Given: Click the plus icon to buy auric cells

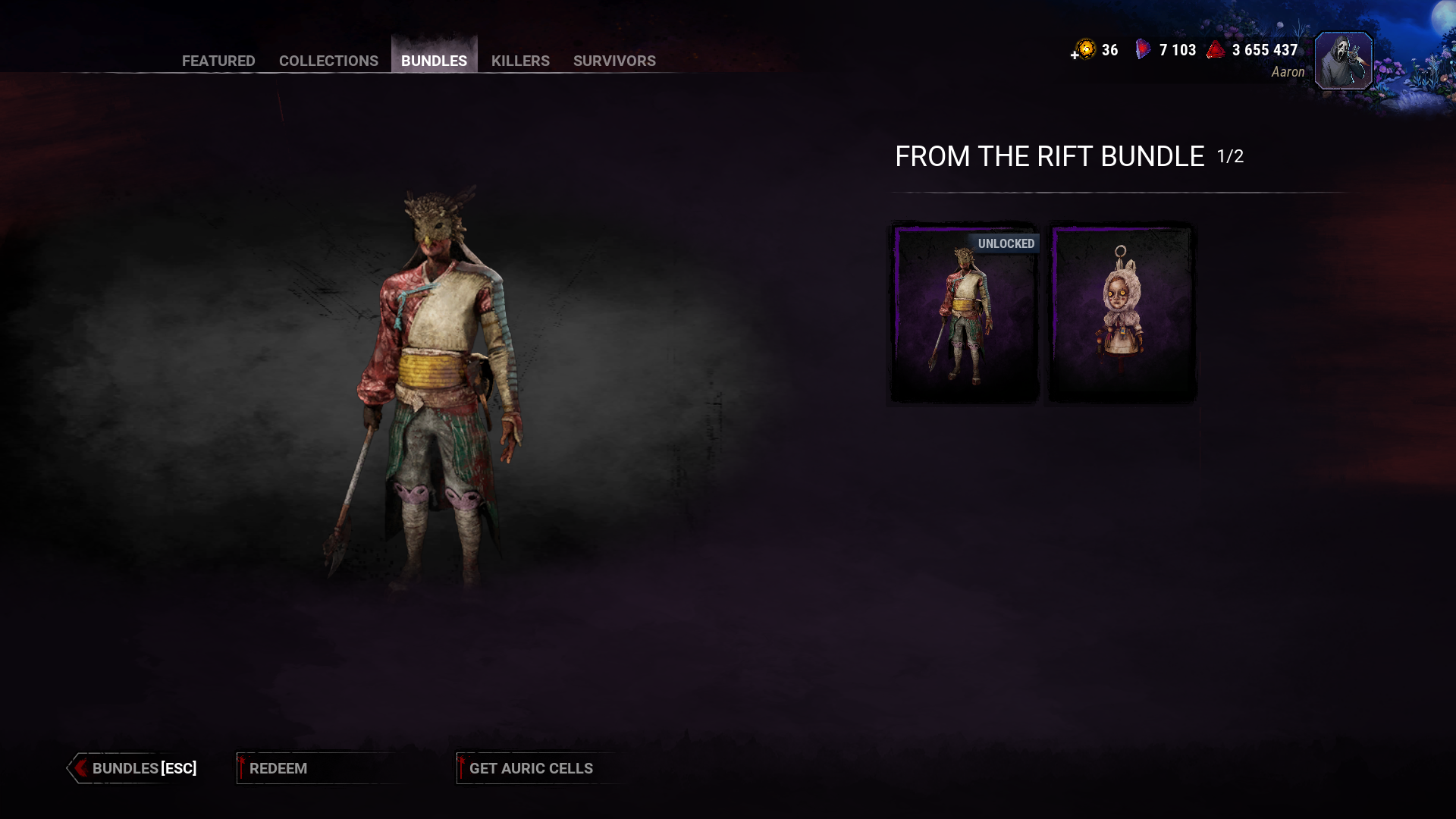Looking at the screenshot, I should point(1075,55).
